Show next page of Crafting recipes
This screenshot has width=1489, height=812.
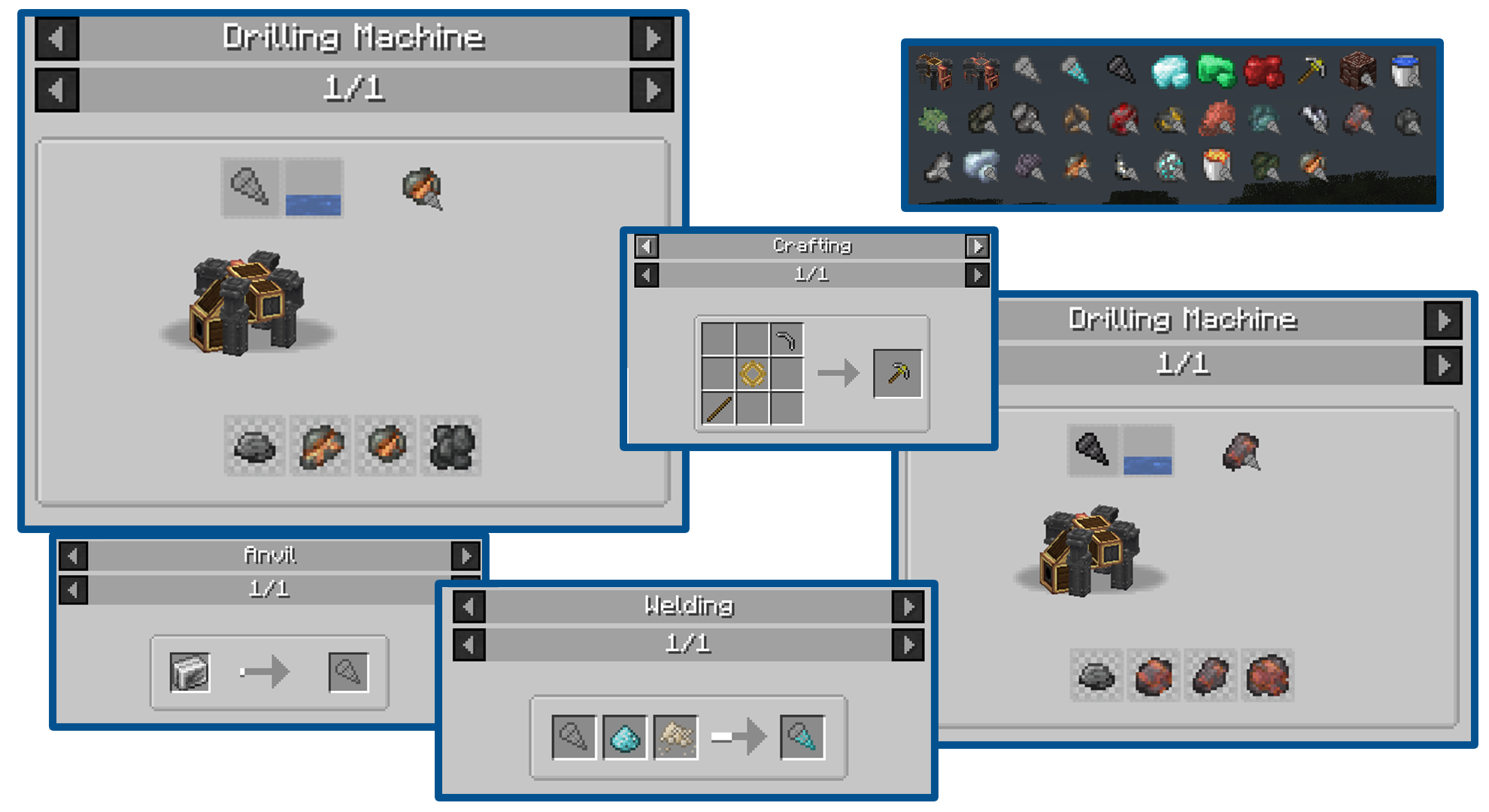click(977, 275)
